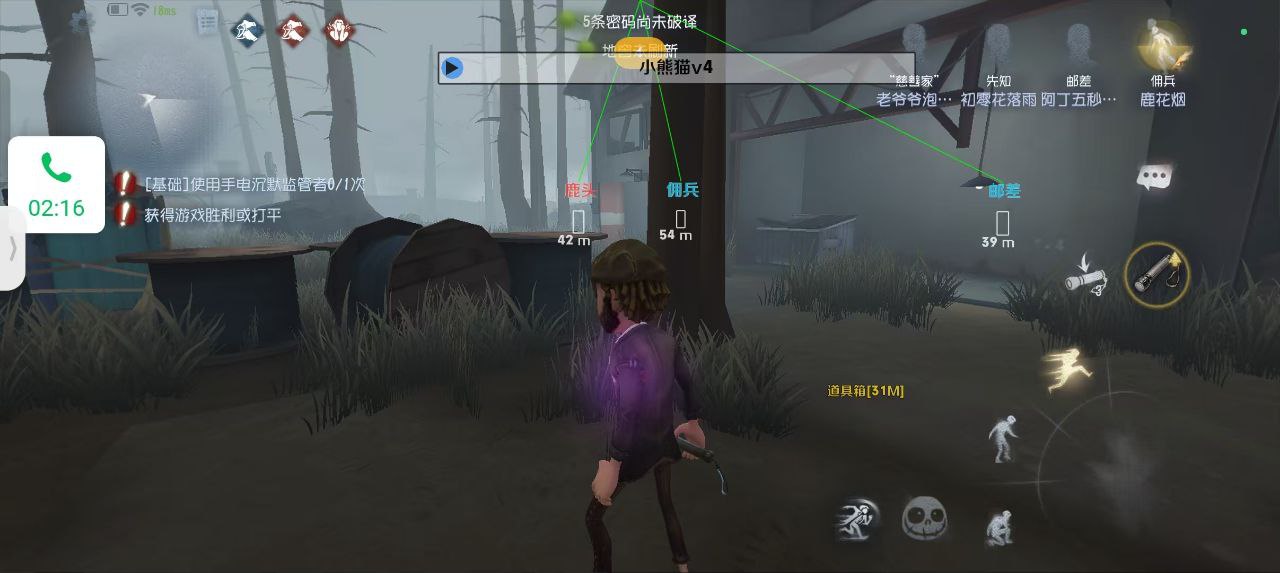Activate the round dashing runner ability icon
Viewport: 1280px width, 573px height.
click(857, 518)
